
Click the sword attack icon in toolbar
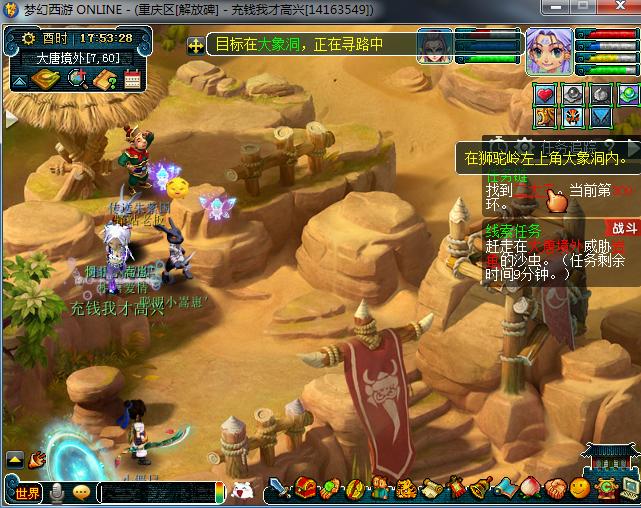pos(279,489)
